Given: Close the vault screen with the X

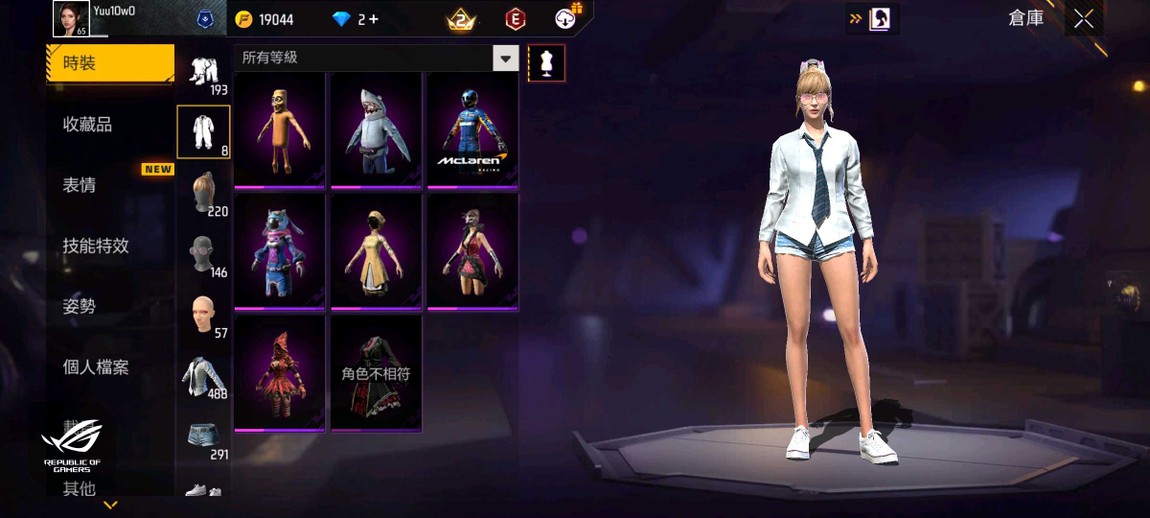Looking at the screenshot, I should click(x=1084, y=19).
